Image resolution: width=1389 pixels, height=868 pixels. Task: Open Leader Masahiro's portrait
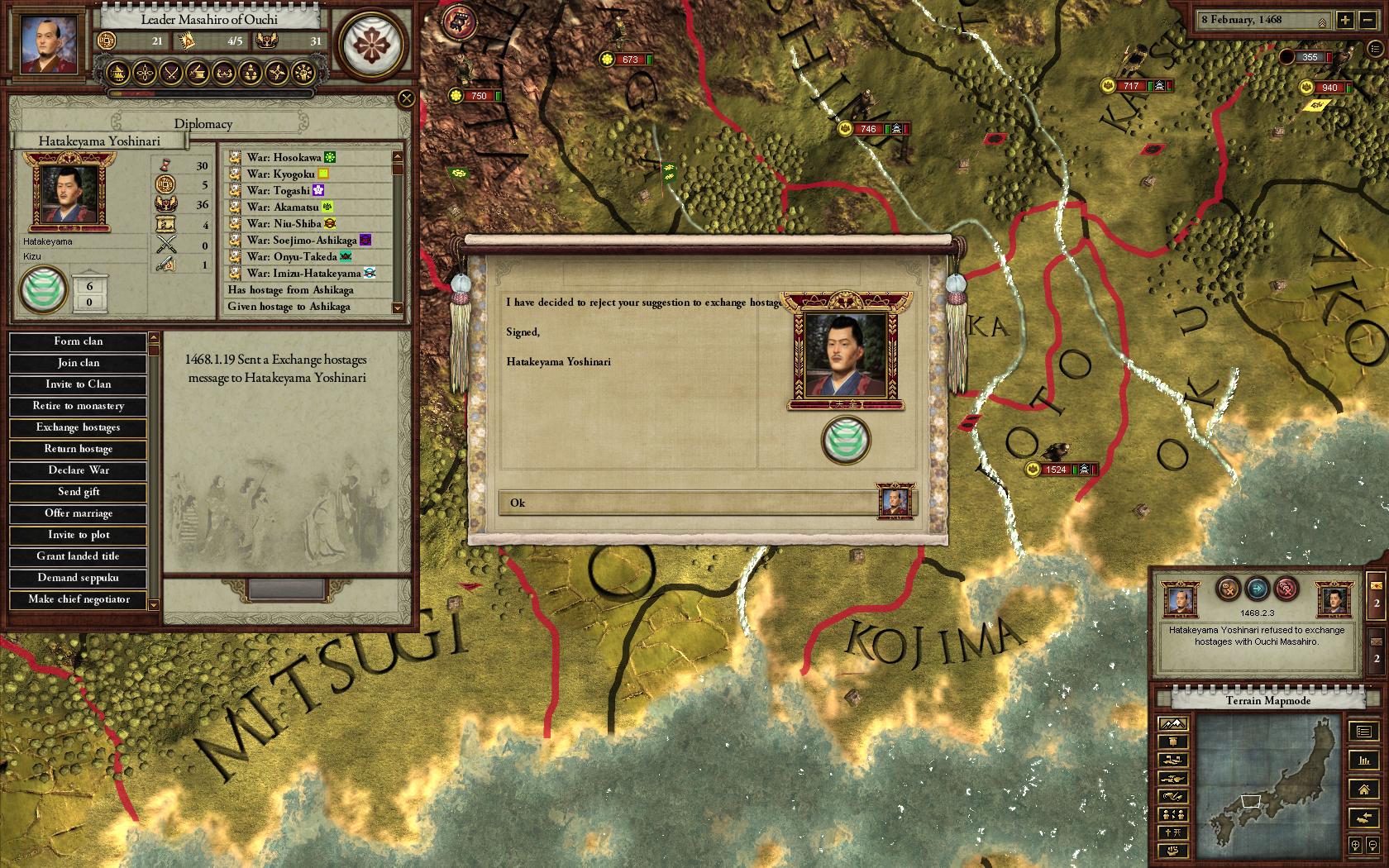pos(44,43)
